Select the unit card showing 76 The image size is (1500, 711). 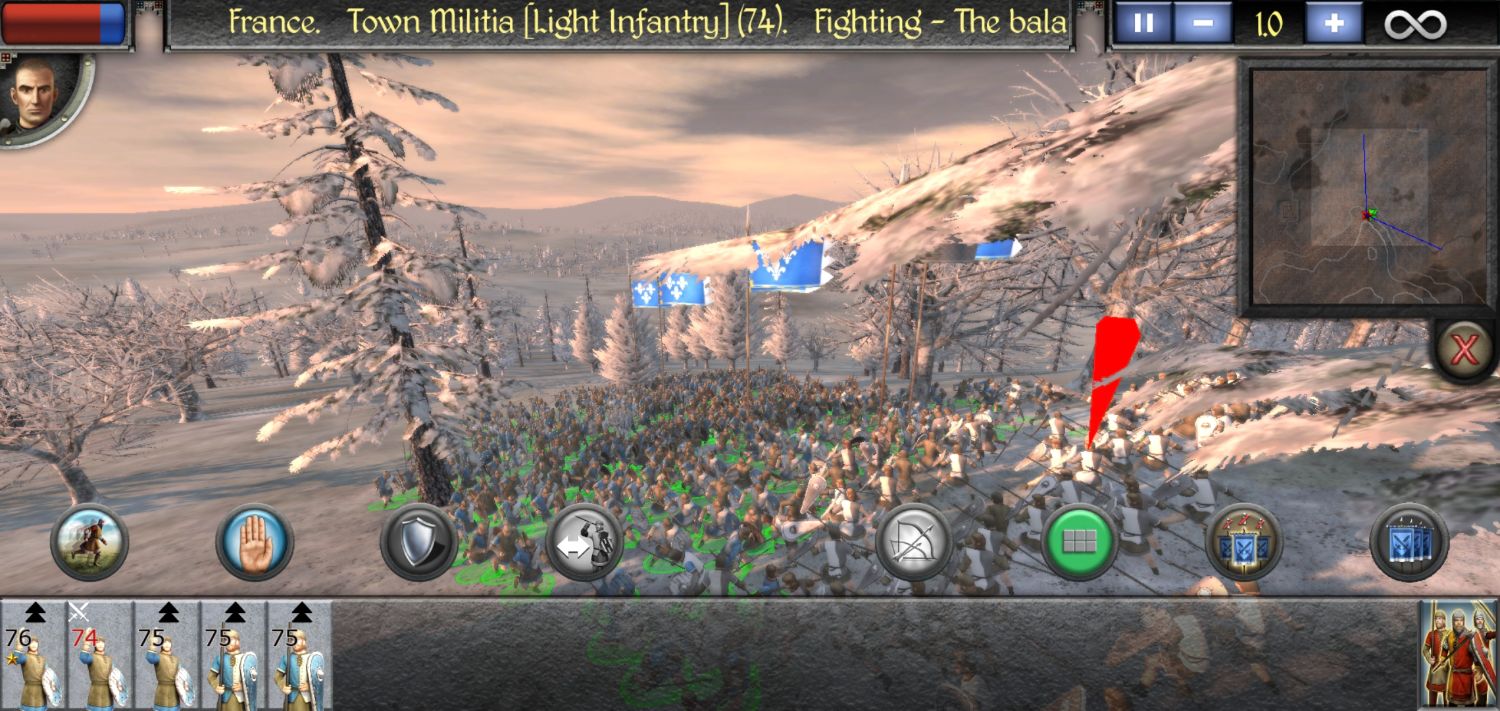tap(33, 655)
